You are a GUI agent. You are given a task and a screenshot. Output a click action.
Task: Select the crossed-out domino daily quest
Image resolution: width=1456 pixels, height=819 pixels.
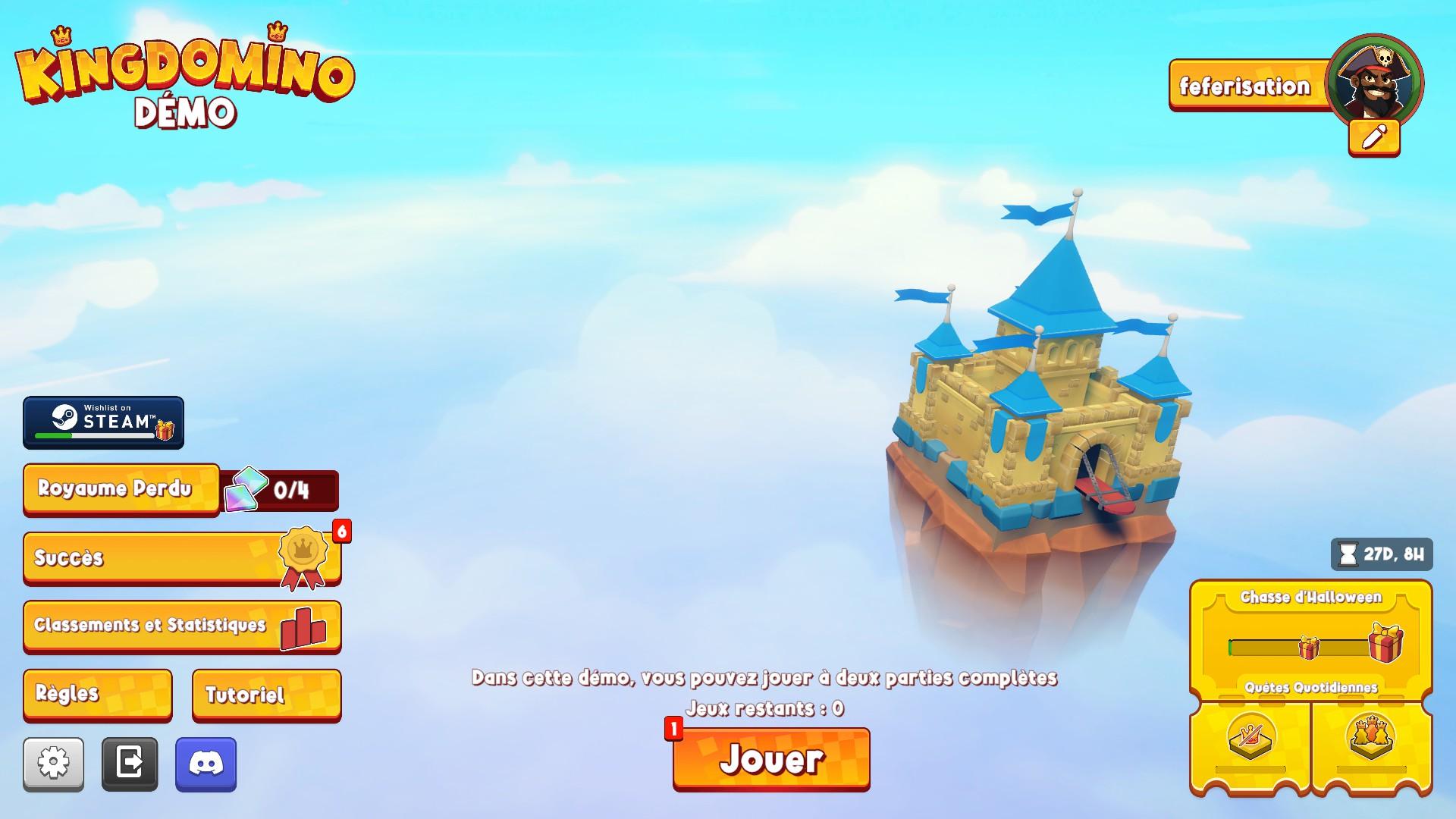pos(1250,739)
